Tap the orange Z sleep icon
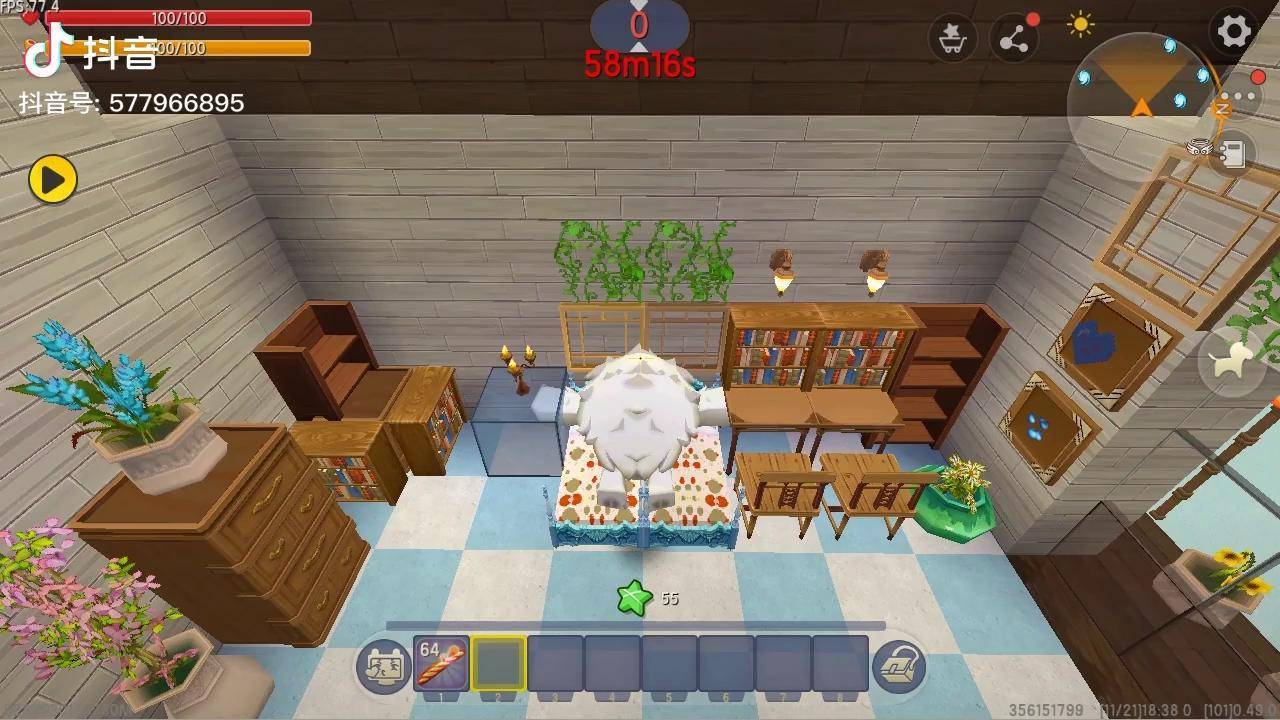 pos(1221,108)
